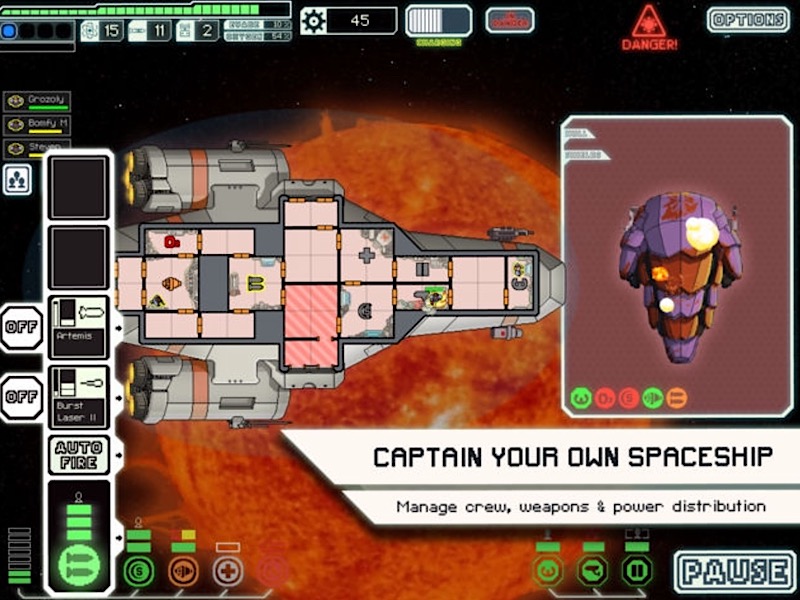The width and height of the screenshot is (800, 600).
Task: Select the medbay system cross icon
Action: [x=228, y=571]
